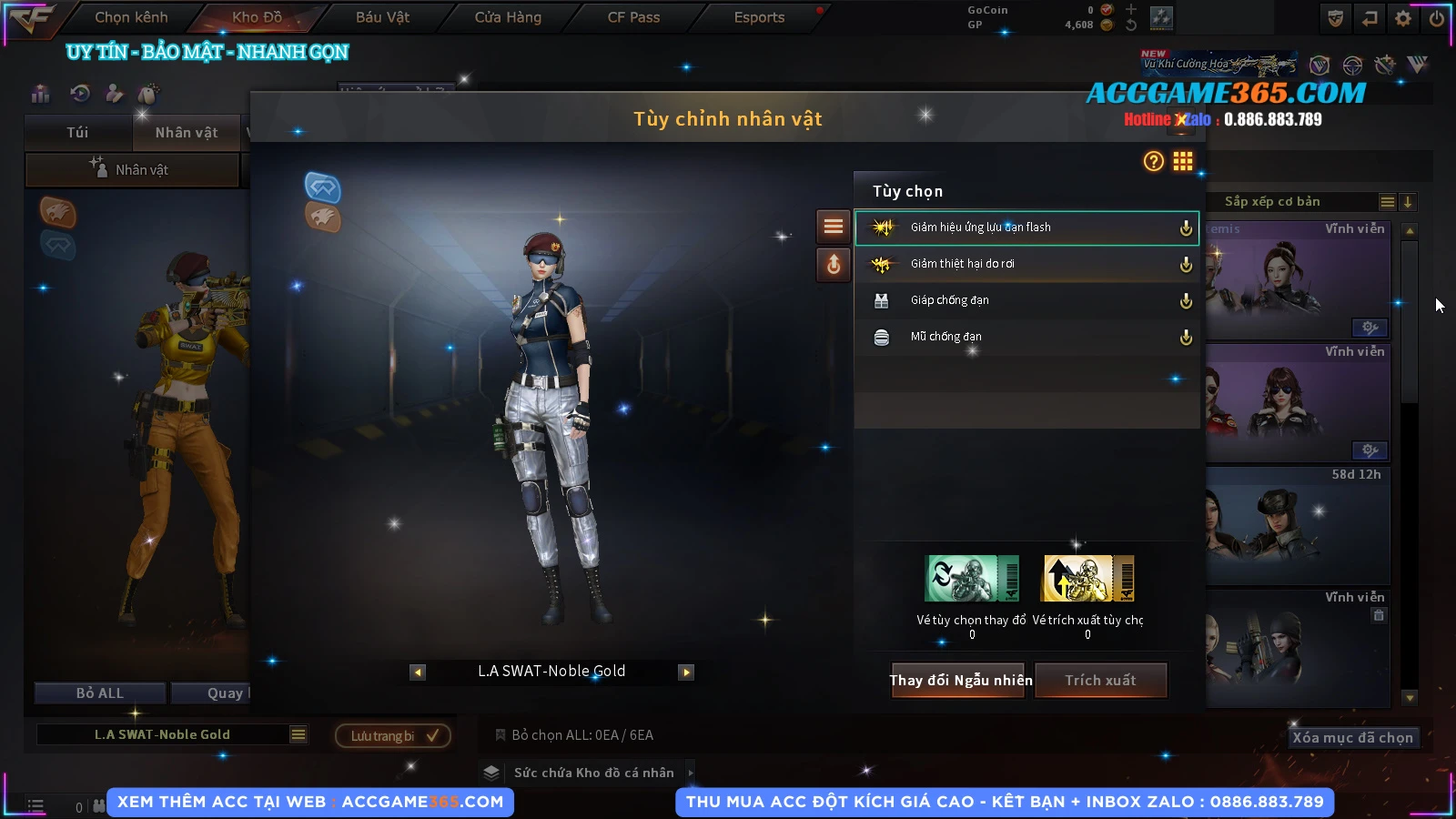This screenshot has height=819, width=1456.
Task: Go to the CF Pass page
Action: point(633,17)
